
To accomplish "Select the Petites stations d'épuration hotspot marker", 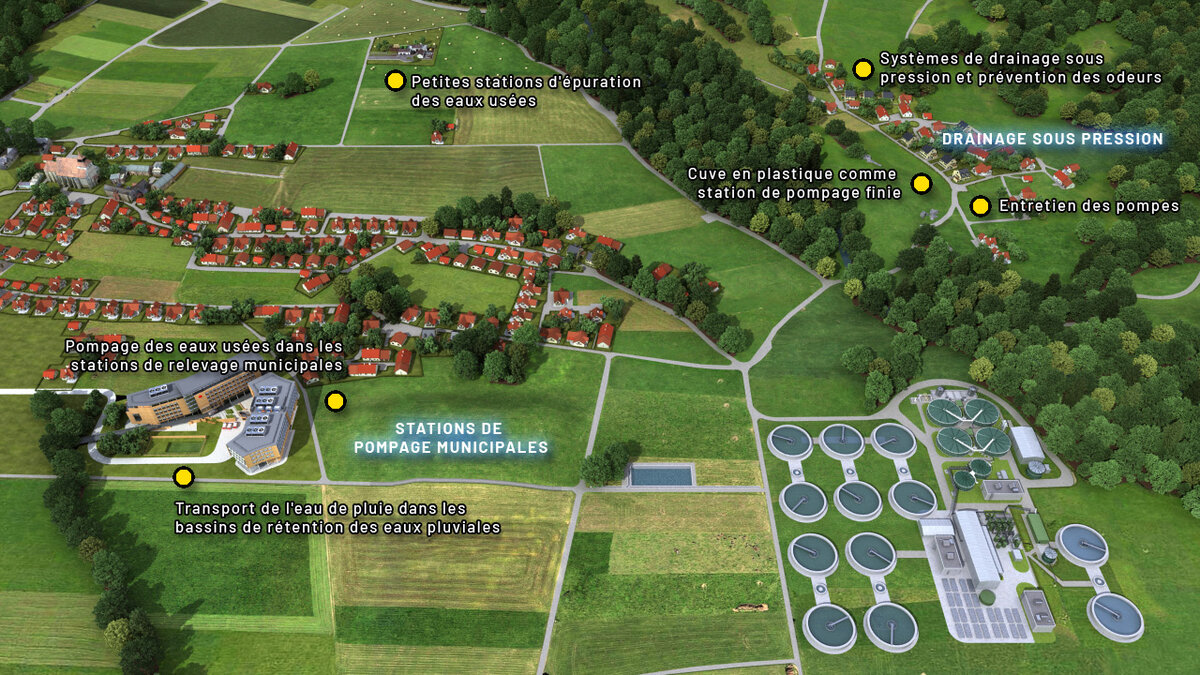I will point(395,81).
